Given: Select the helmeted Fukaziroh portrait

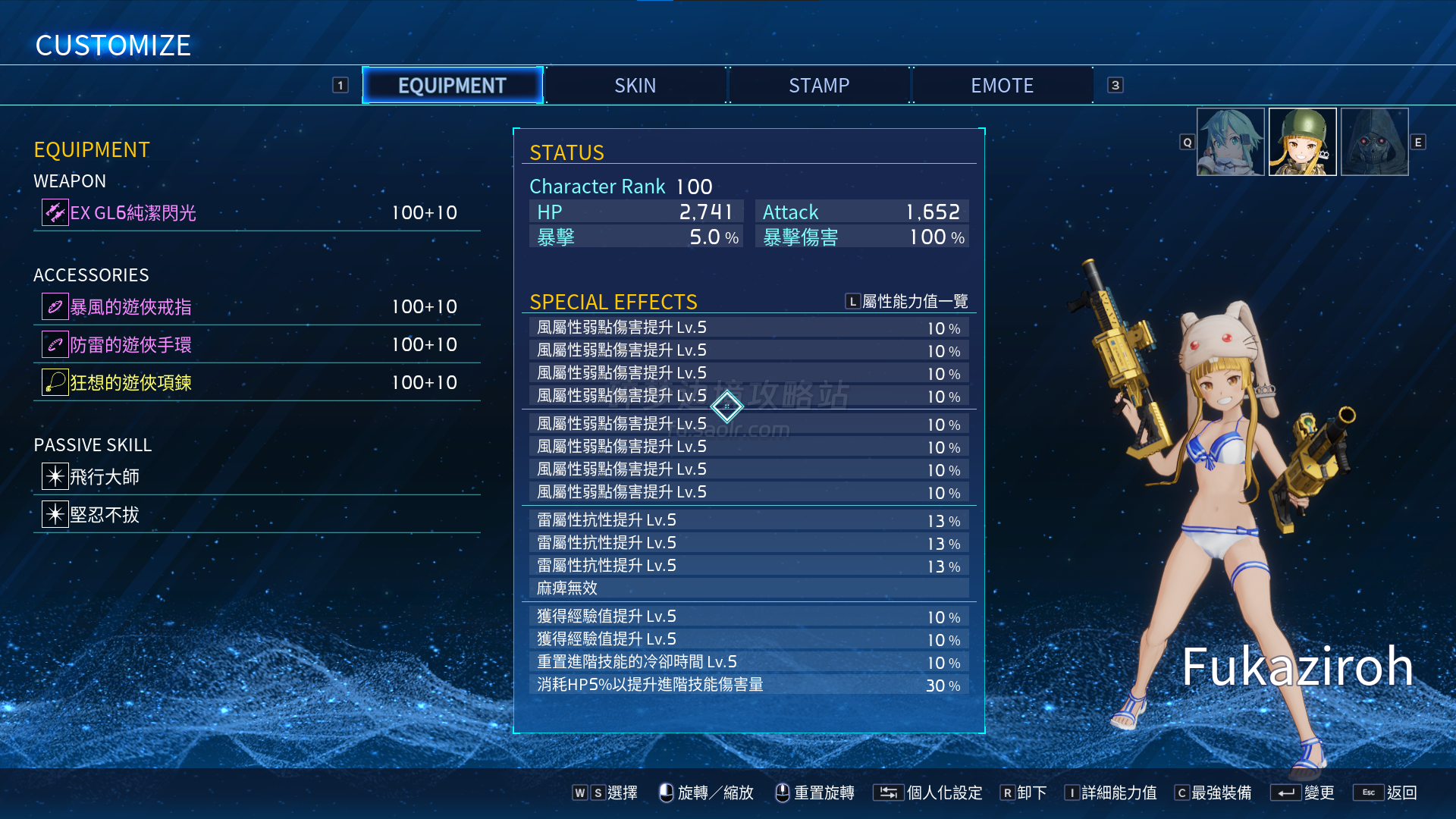Looking at the screenshot, I should [1302, 142].
